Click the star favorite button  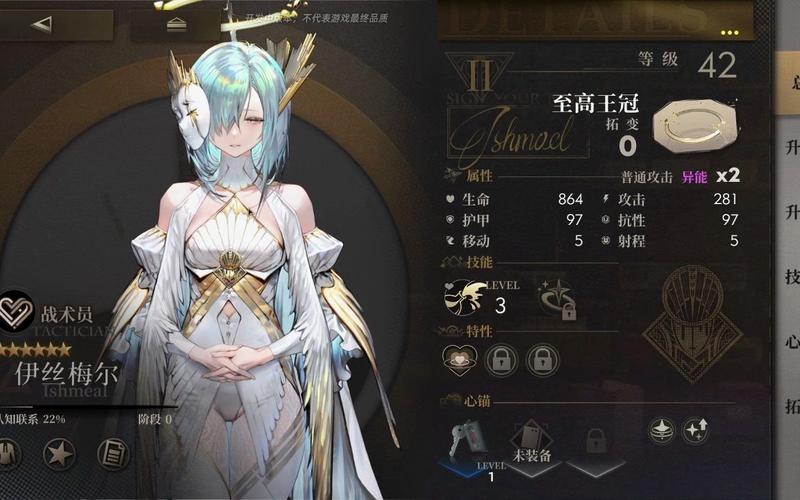coord(60,454)
